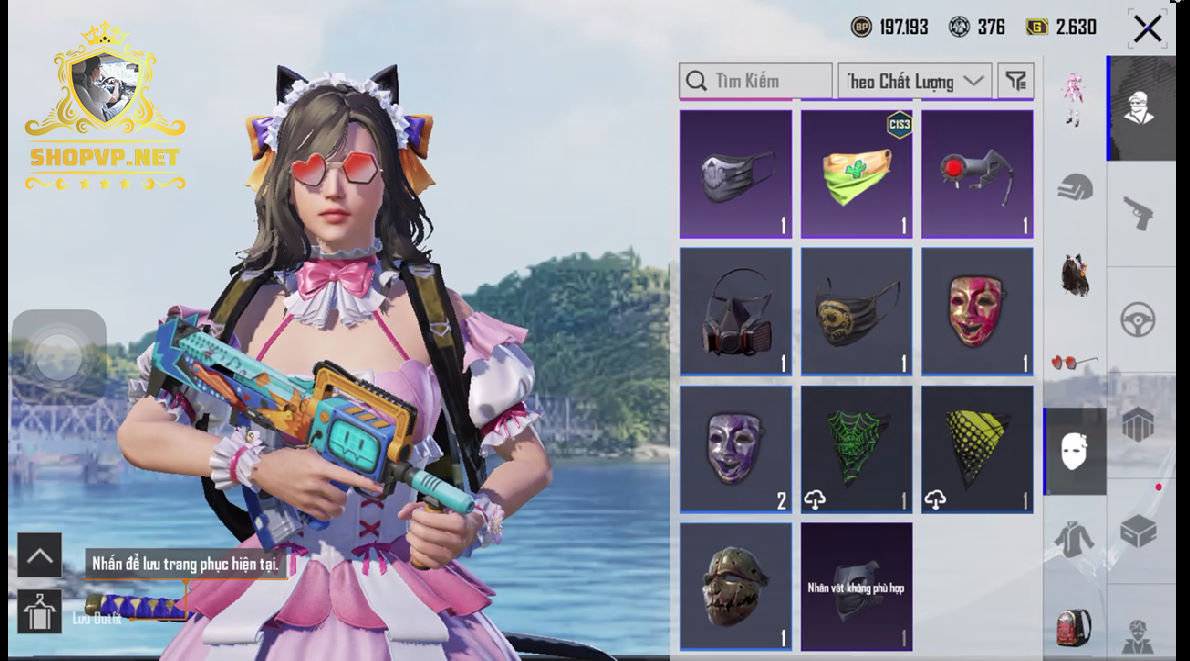This screenshot has width=1190, height=661.
Task: Open the steering wheel vehicles tab
Action: 1138,320
